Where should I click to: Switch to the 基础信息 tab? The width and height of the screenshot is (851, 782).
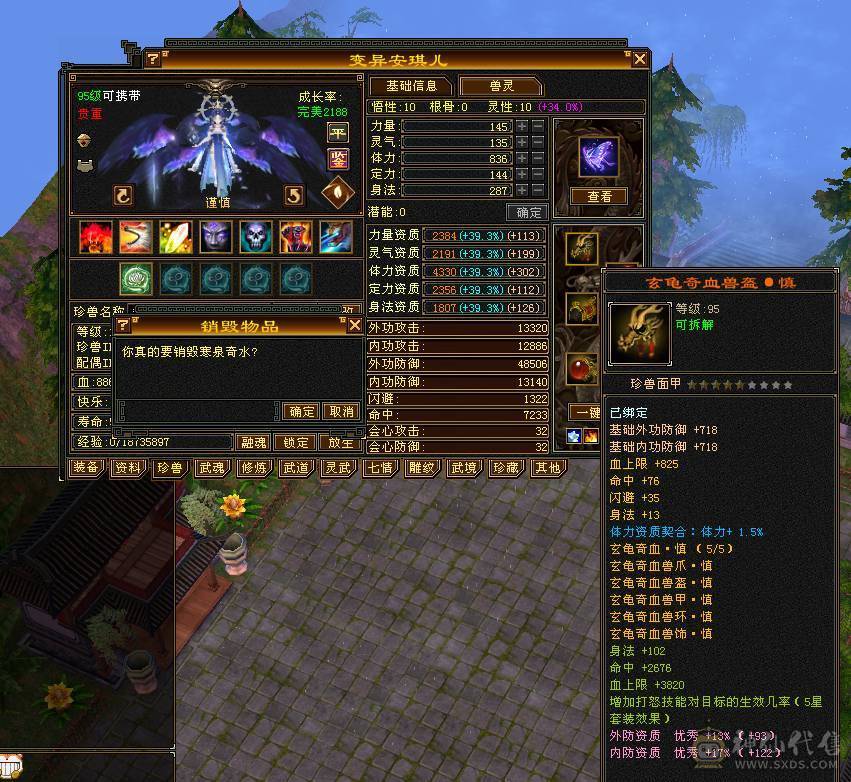pyautogui.click(x=411, y=86)
